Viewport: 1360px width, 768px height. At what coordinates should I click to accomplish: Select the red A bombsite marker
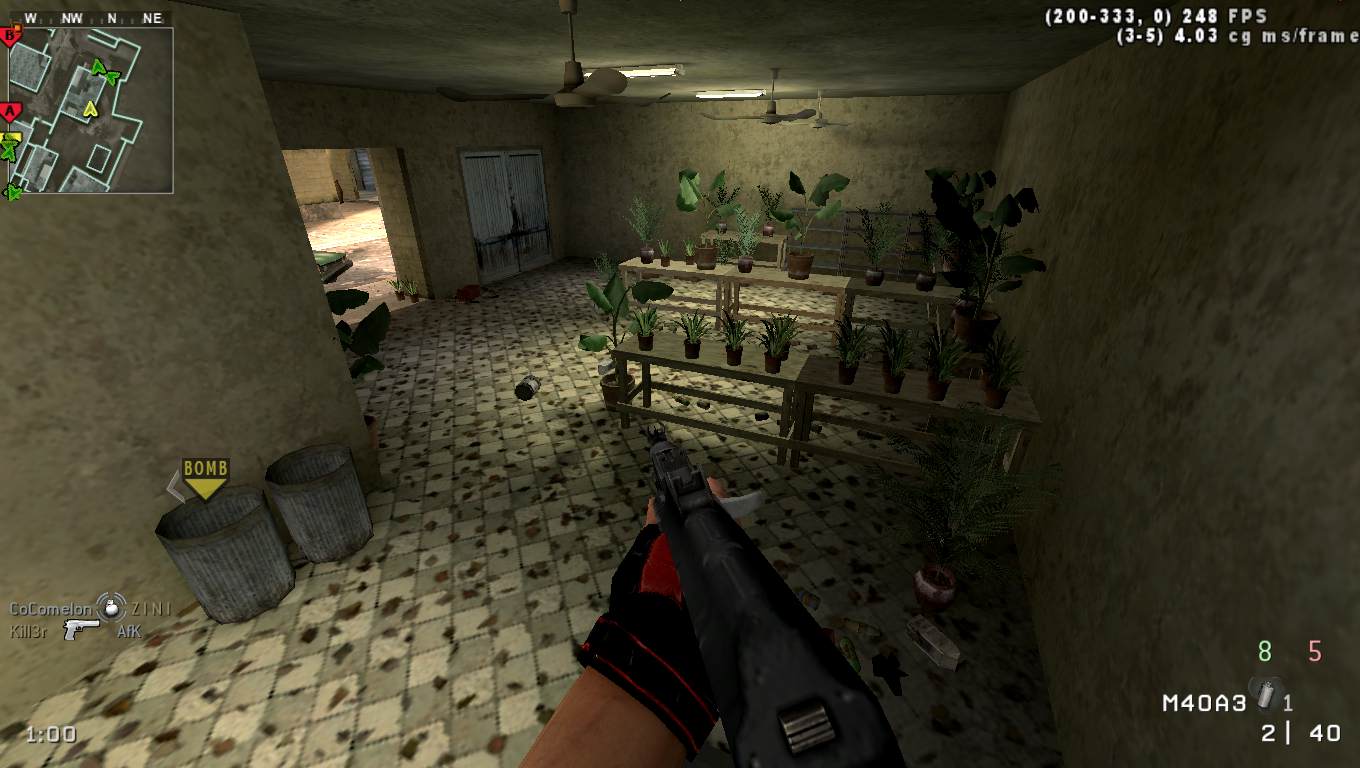point(10,111)
